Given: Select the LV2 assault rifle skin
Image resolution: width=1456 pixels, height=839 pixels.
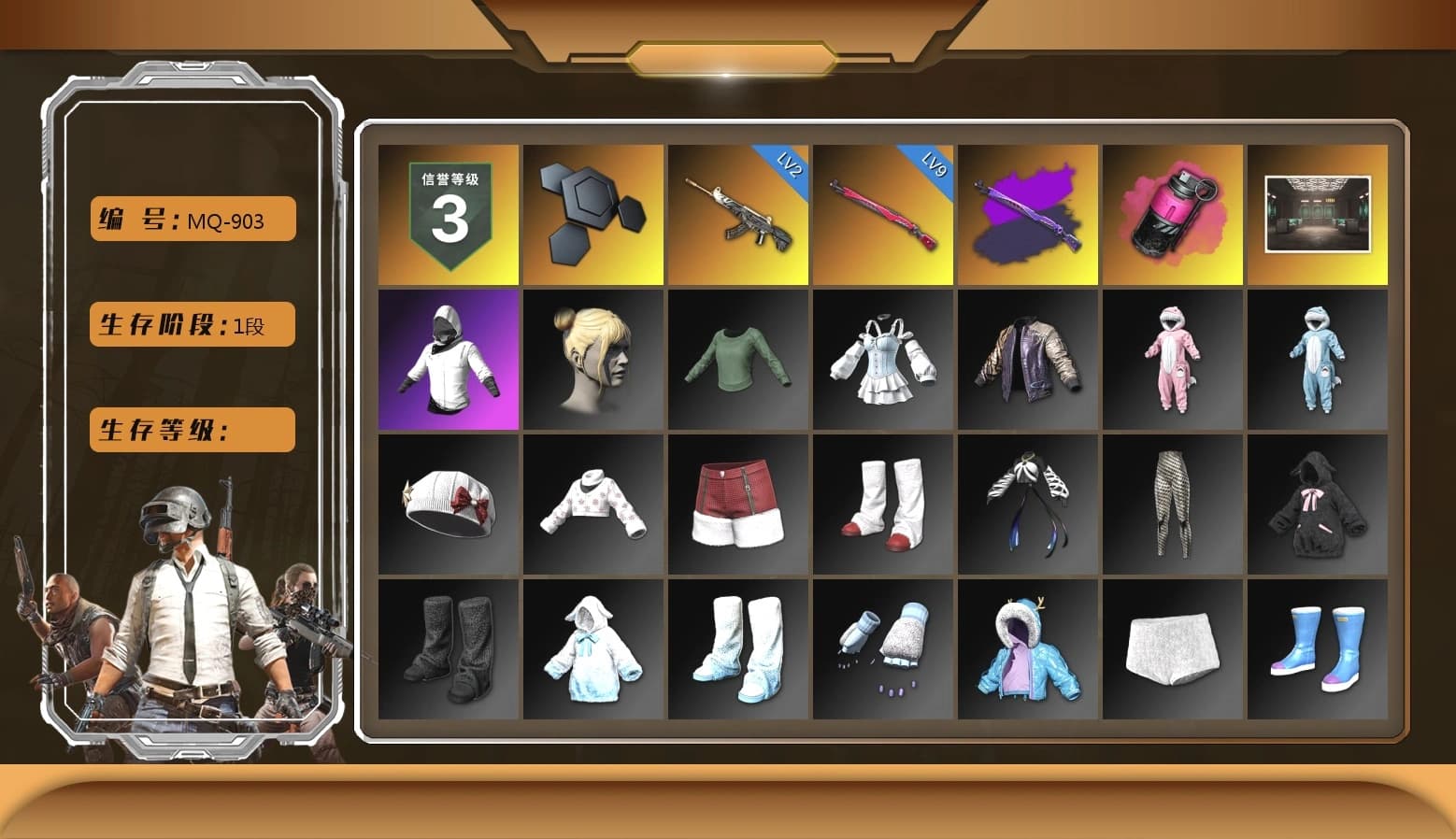Looking at the screenshot, I should click(x=737, y=215).
